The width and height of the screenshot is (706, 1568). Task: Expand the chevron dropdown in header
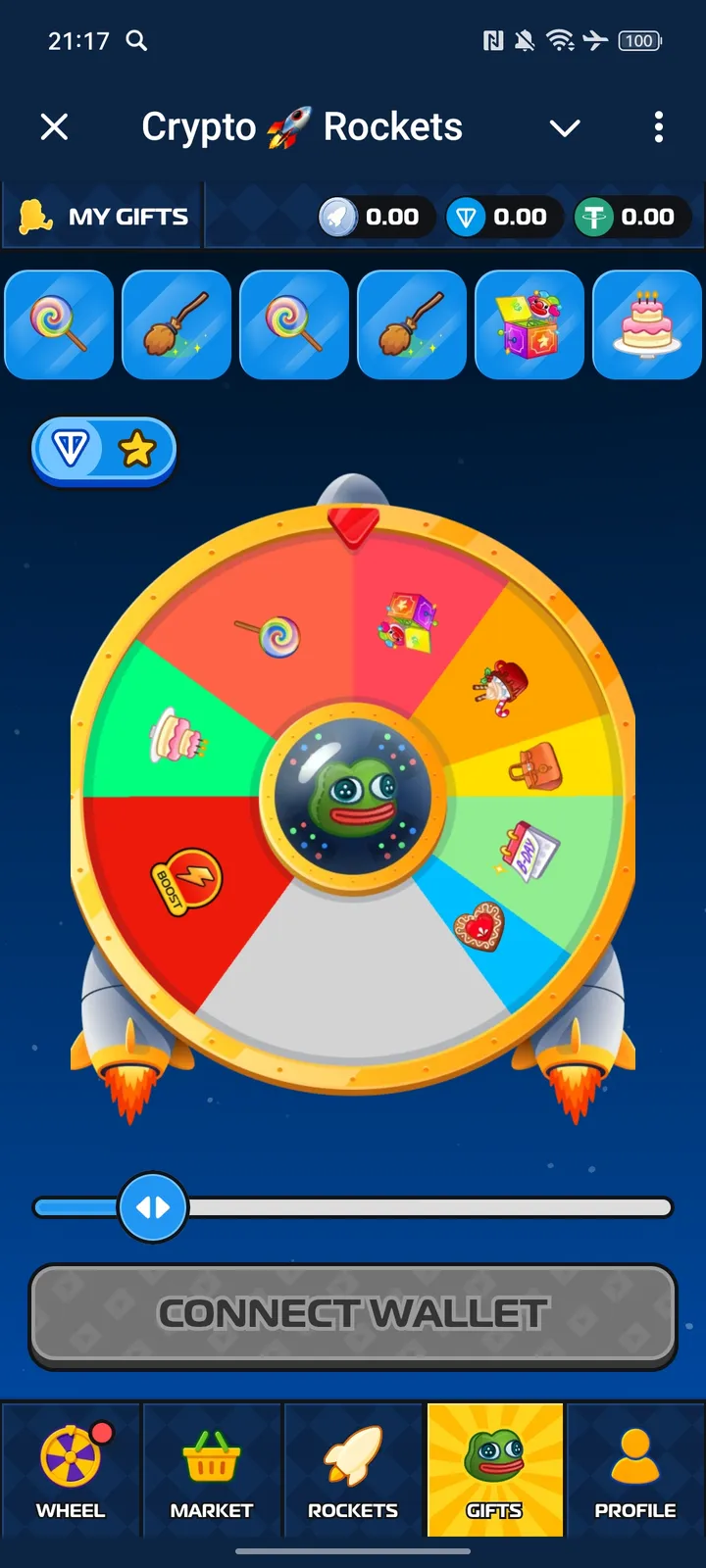coord(565,127)
